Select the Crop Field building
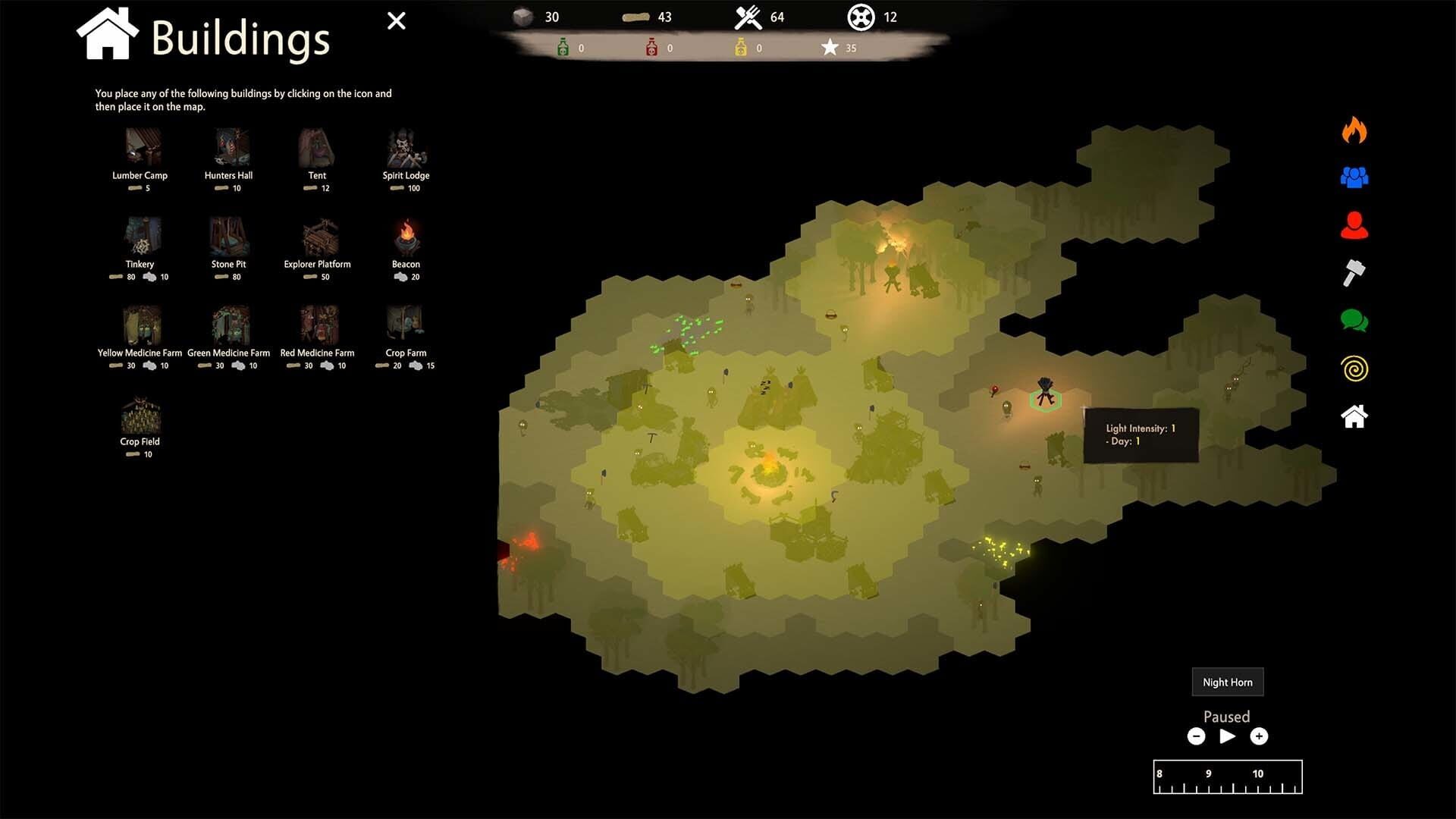This screenshot has height=819, width=1456. 140,413
